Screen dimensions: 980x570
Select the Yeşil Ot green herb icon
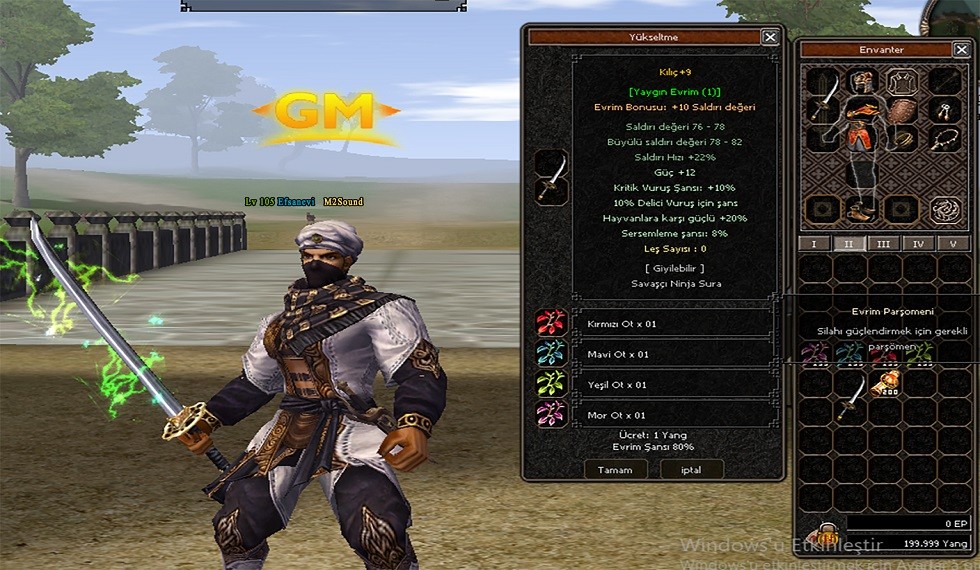[x=550, y=384]
